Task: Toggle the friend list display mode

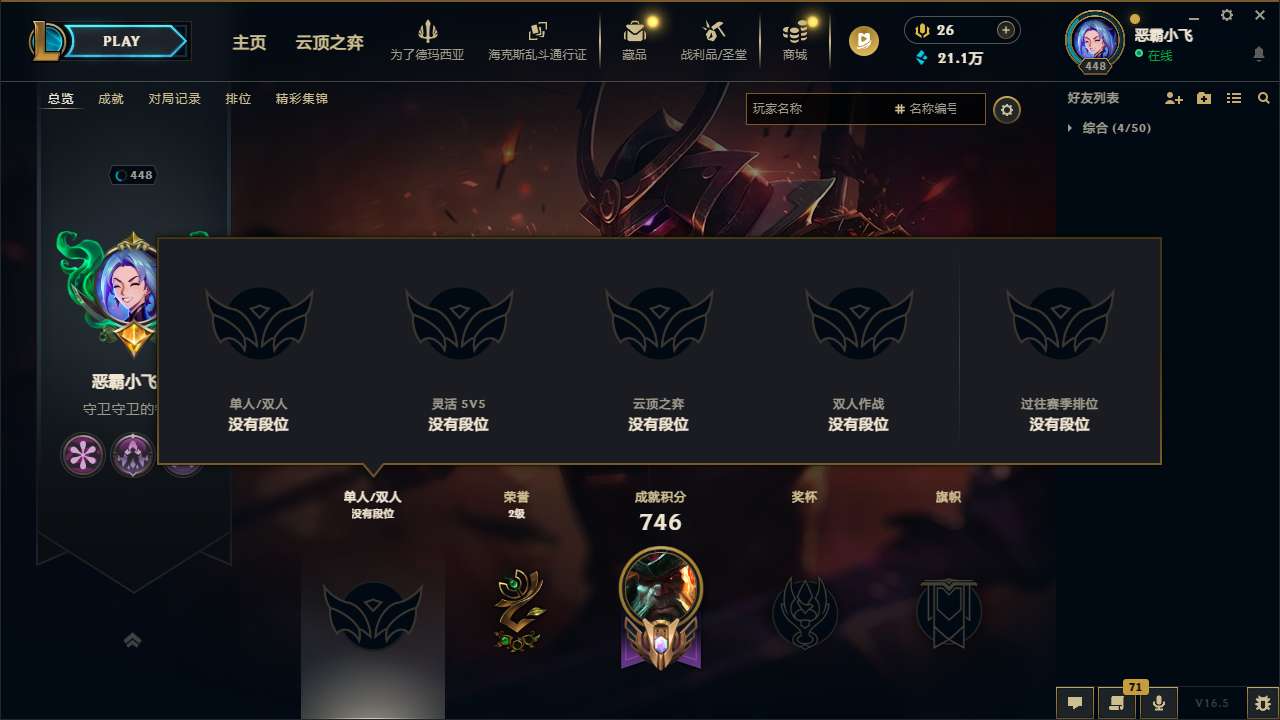Action: (1234, 98)
